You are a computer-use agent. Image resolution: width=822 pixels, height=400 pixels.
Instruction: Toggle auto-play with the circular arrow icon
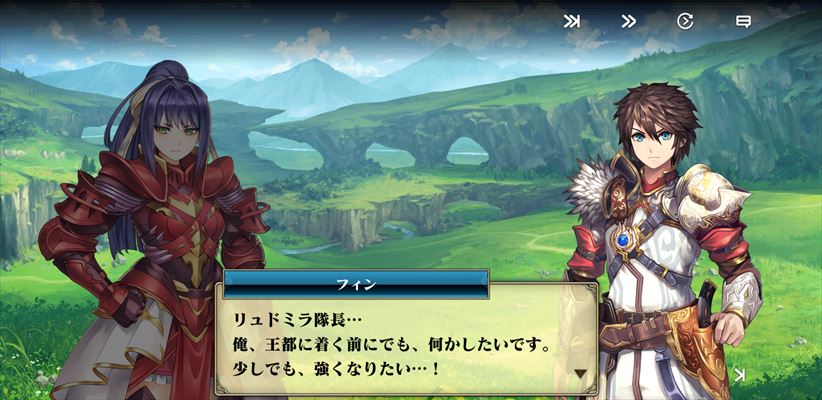pos(685,21)
